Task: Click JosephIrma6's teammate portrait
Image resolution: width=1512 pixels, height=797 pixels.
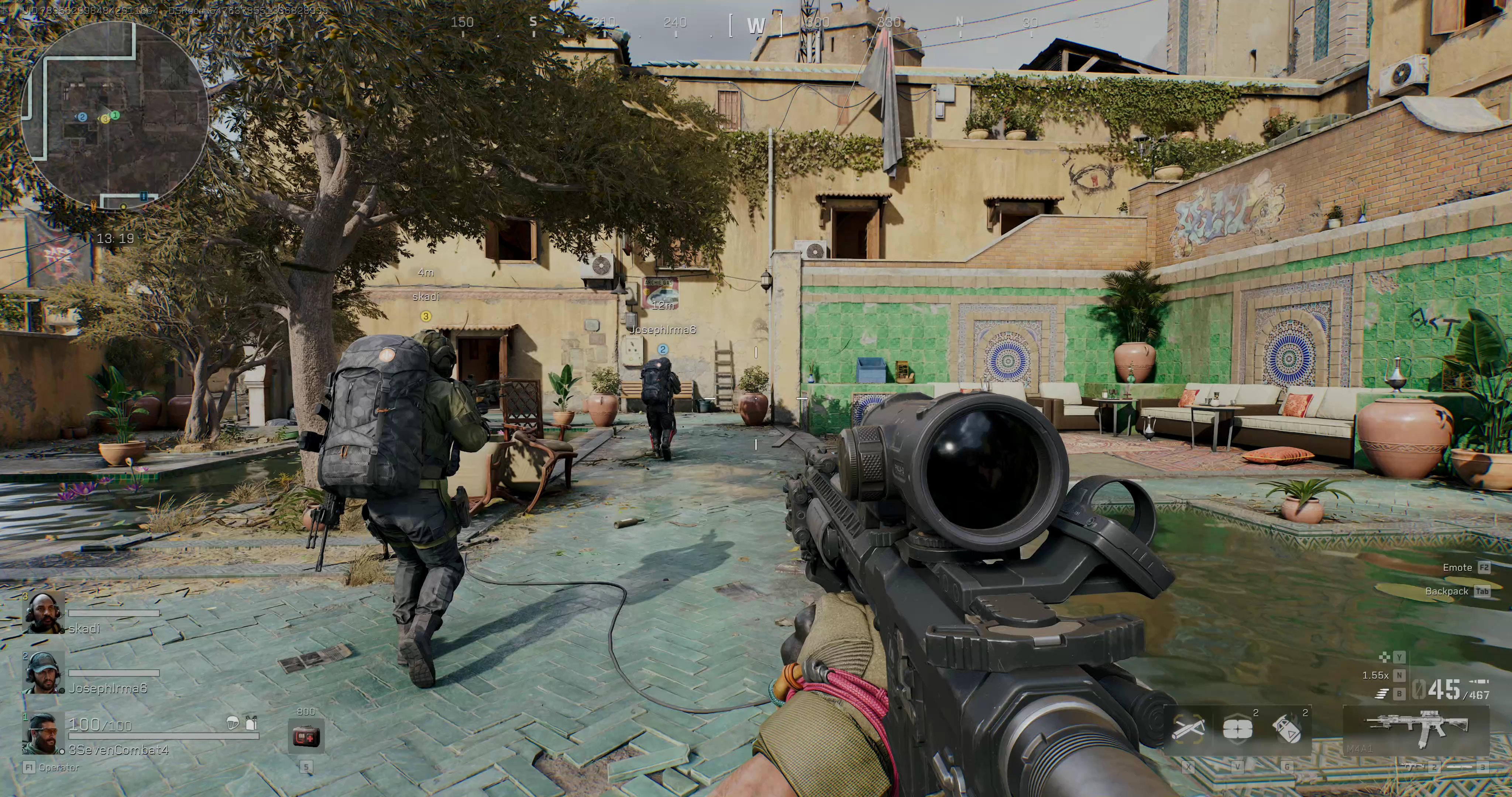Action: (44, 673)
